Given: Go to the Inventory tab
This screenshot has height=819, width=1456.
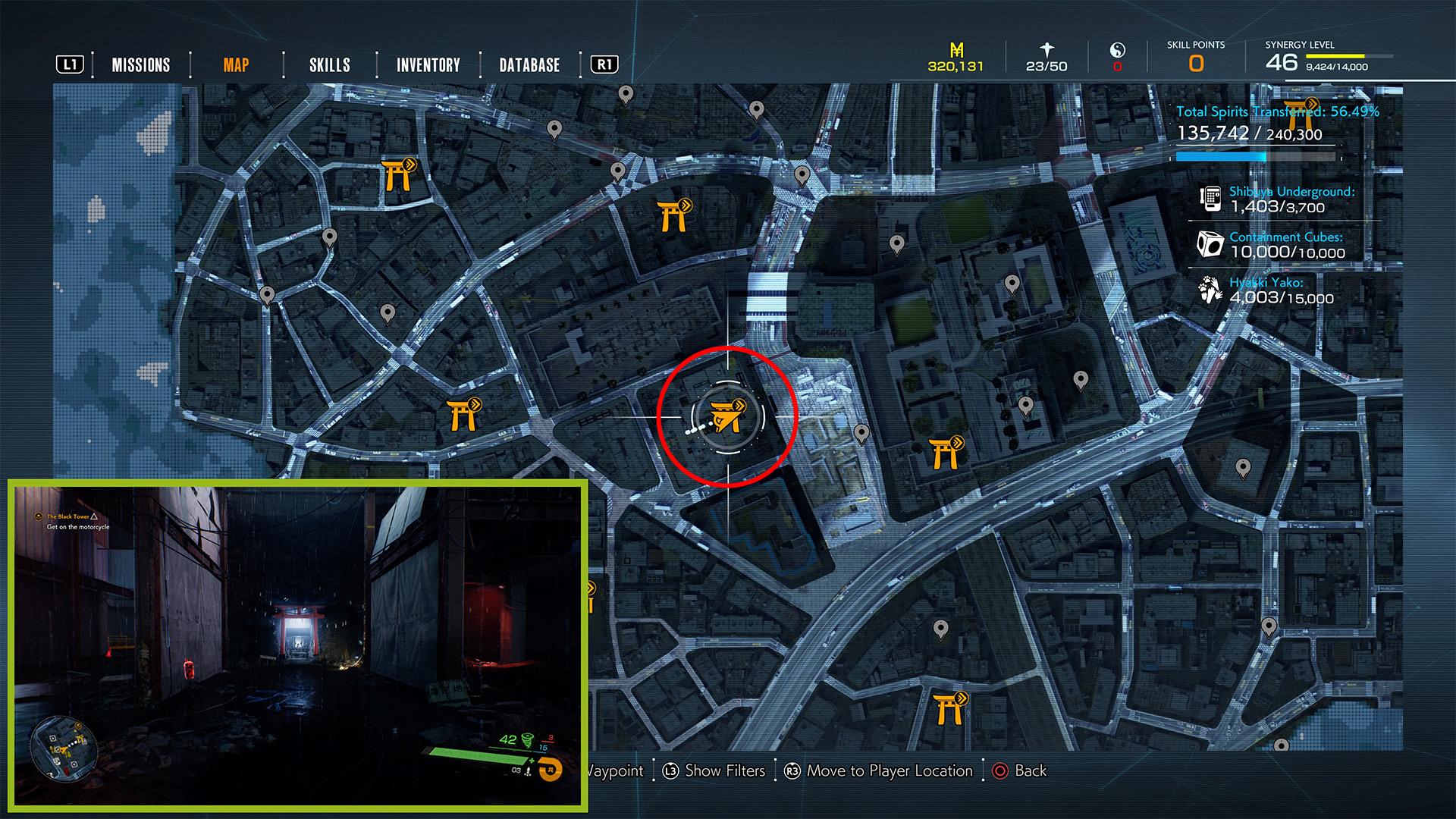Looking at the screenshot, I should click(x=428, y=65).
